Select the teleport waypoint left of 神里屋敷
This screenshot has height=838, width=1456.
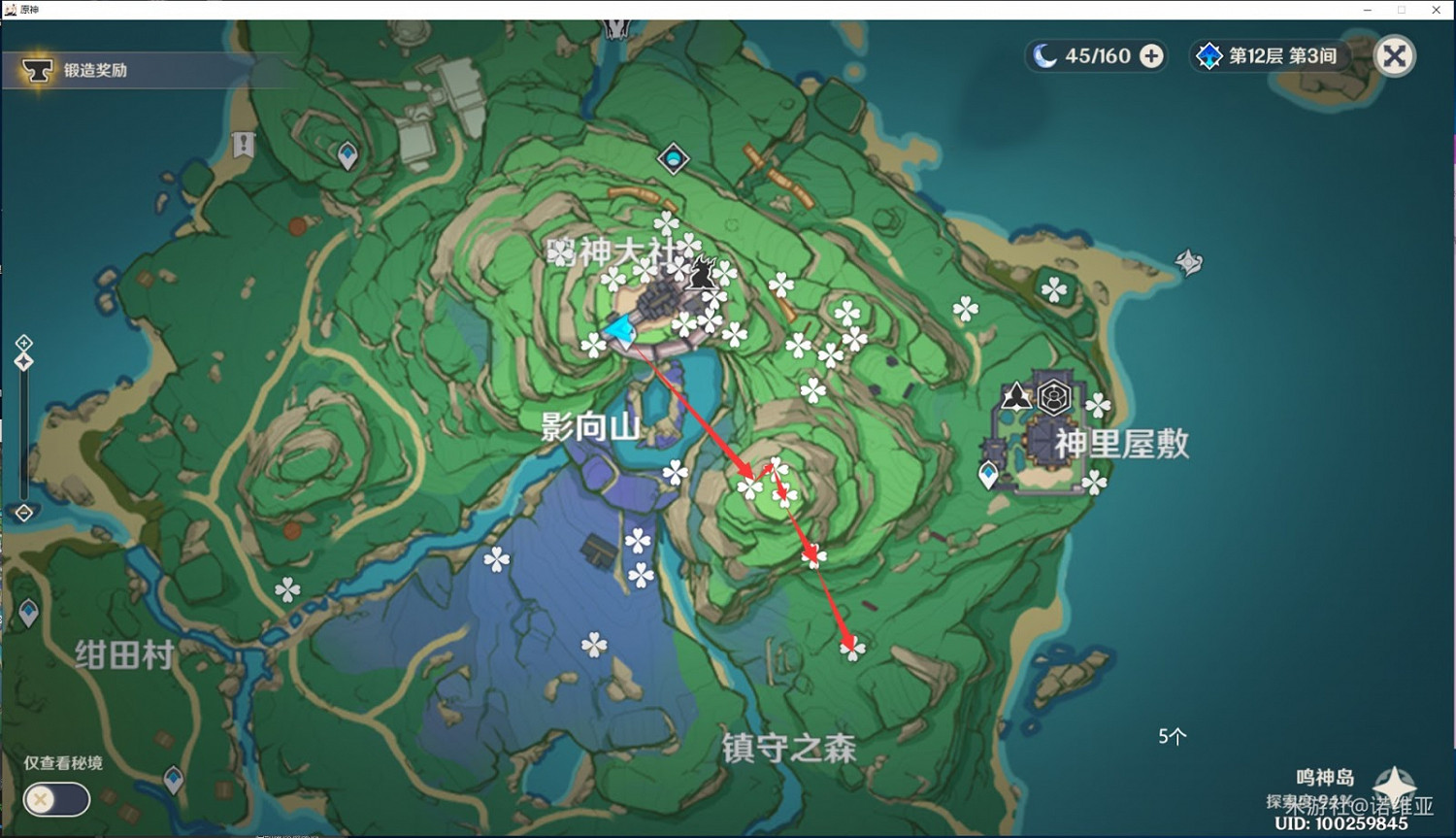[987, 475]
